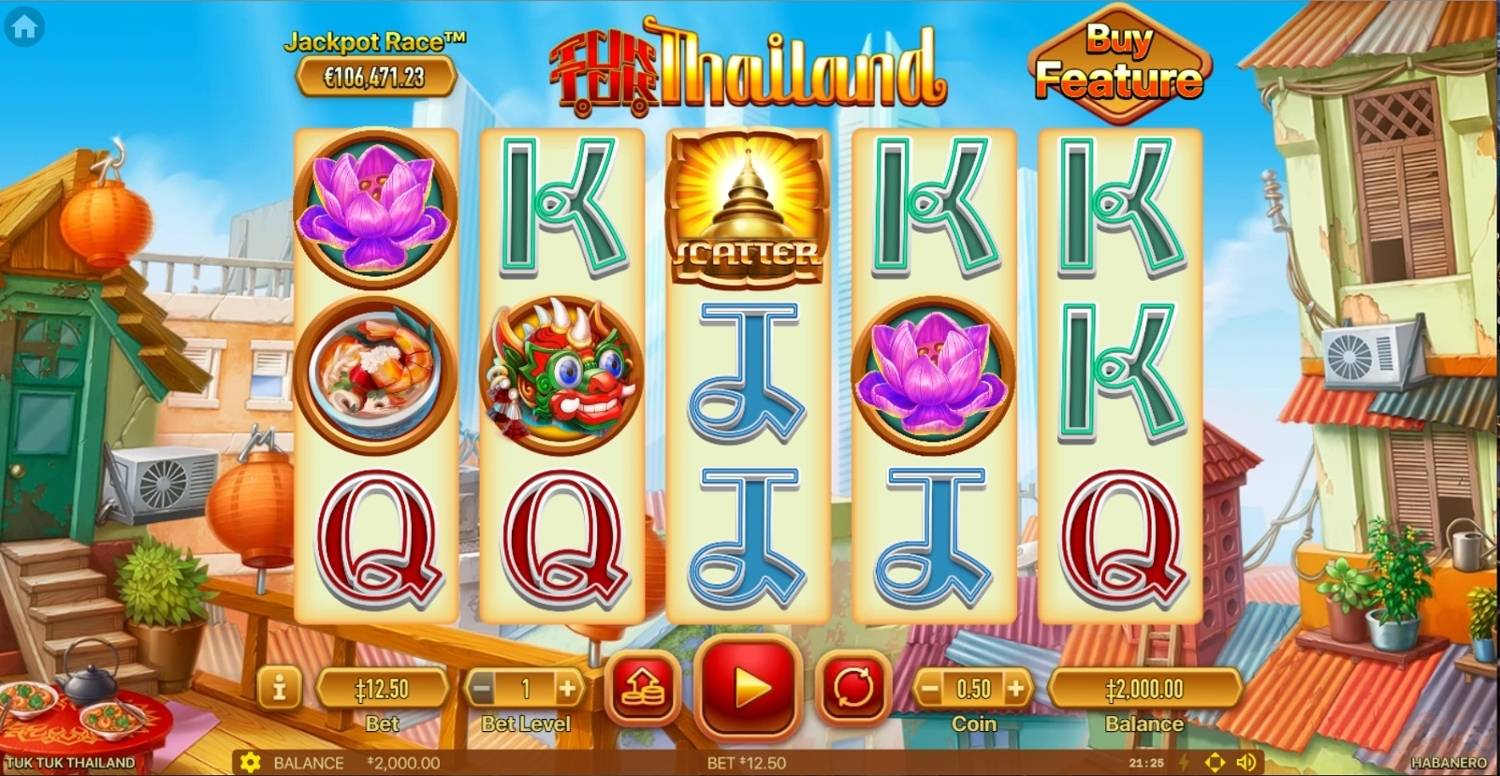View the Jackpot Race prize amount
The height and width of the screenshot is (776, 1500).
coord(376,78)
